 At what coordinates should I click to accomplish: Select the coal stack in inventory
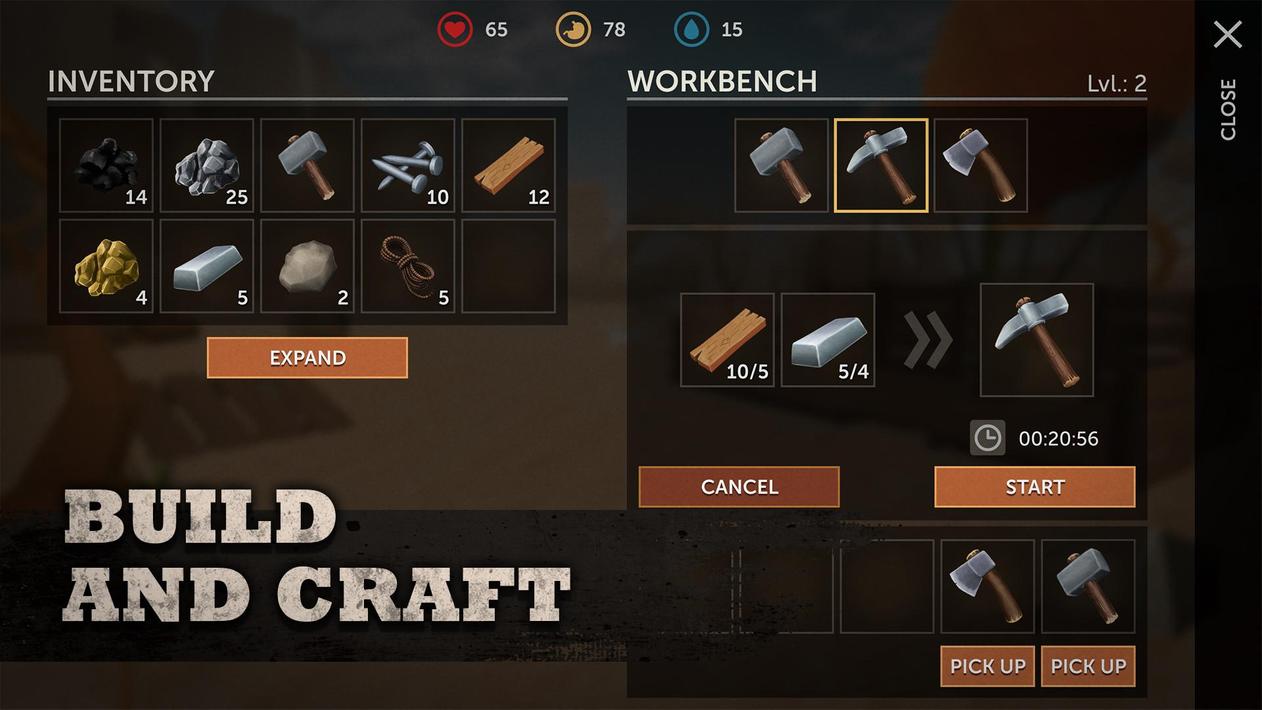click(106, 166)
